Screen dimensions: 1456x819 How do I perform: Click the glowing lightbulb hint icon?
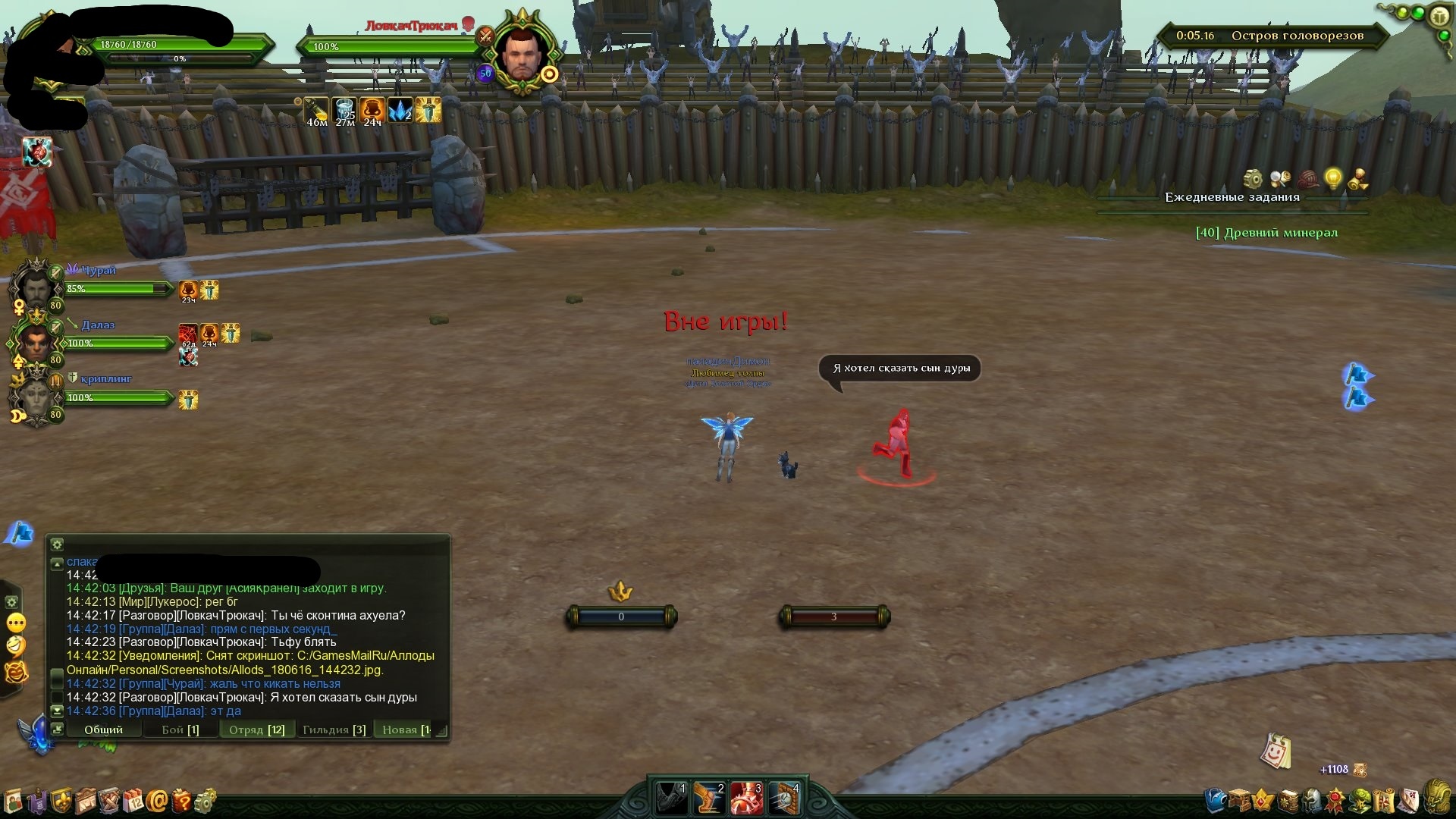click(x=1332, y=179)
